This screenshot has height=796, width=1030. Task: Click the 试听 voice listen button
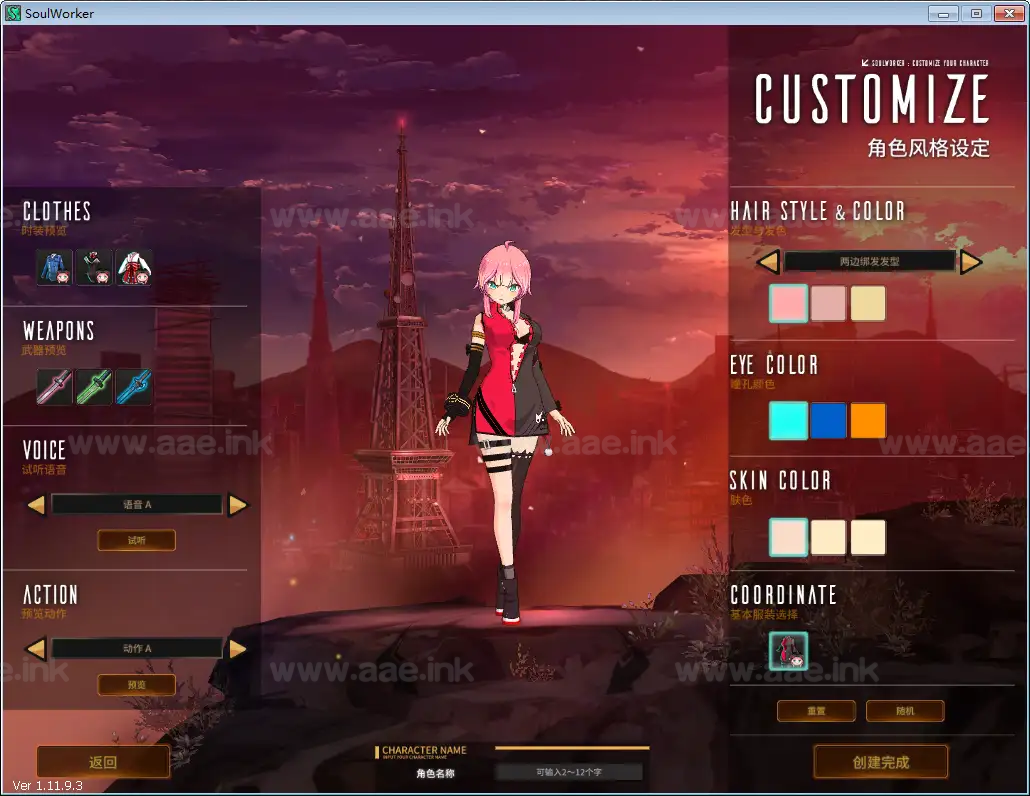click(x=136, y=540)
